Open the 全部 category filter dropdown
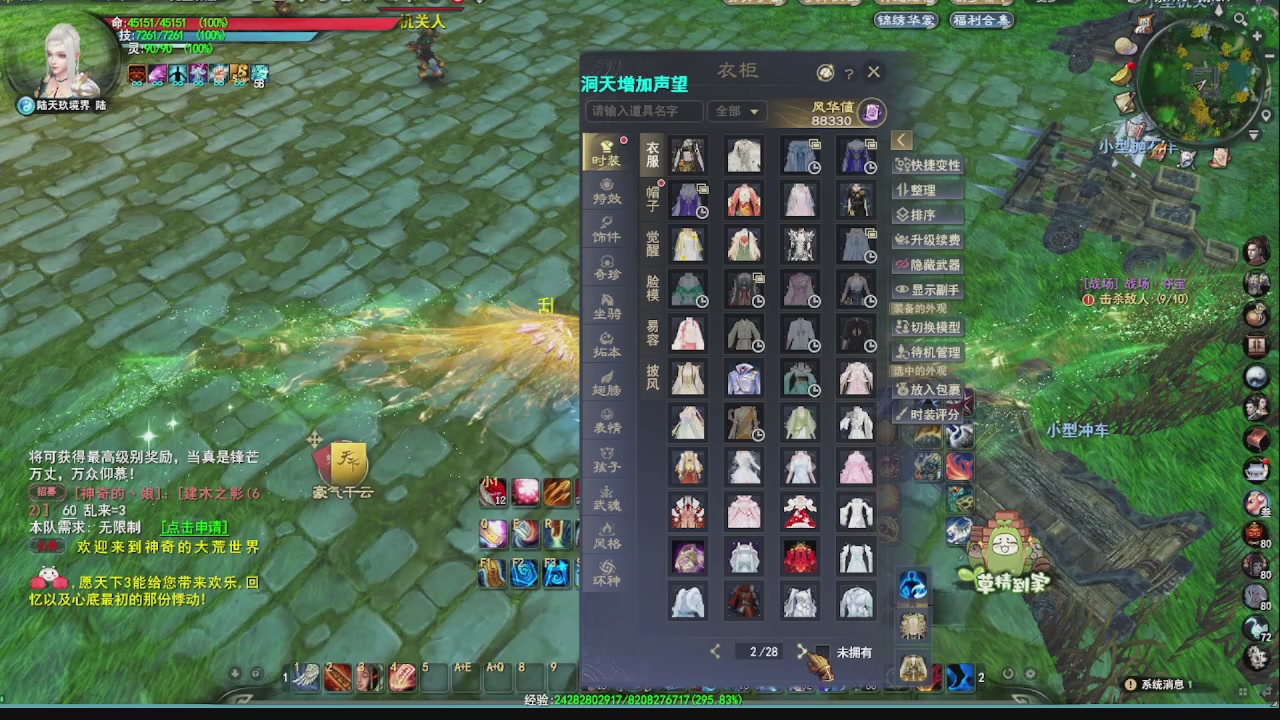Screen dimensions: 1280x720 [740, 112]
